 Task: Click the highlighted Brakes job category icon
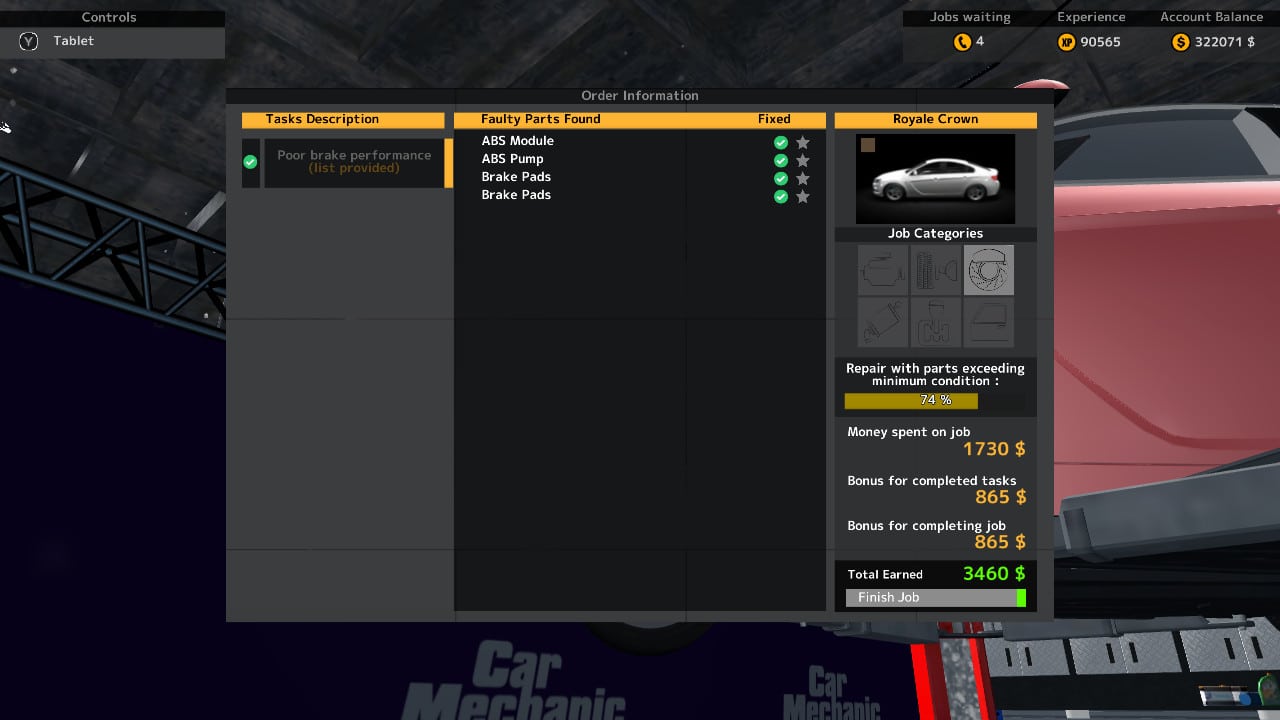point(988,269)
